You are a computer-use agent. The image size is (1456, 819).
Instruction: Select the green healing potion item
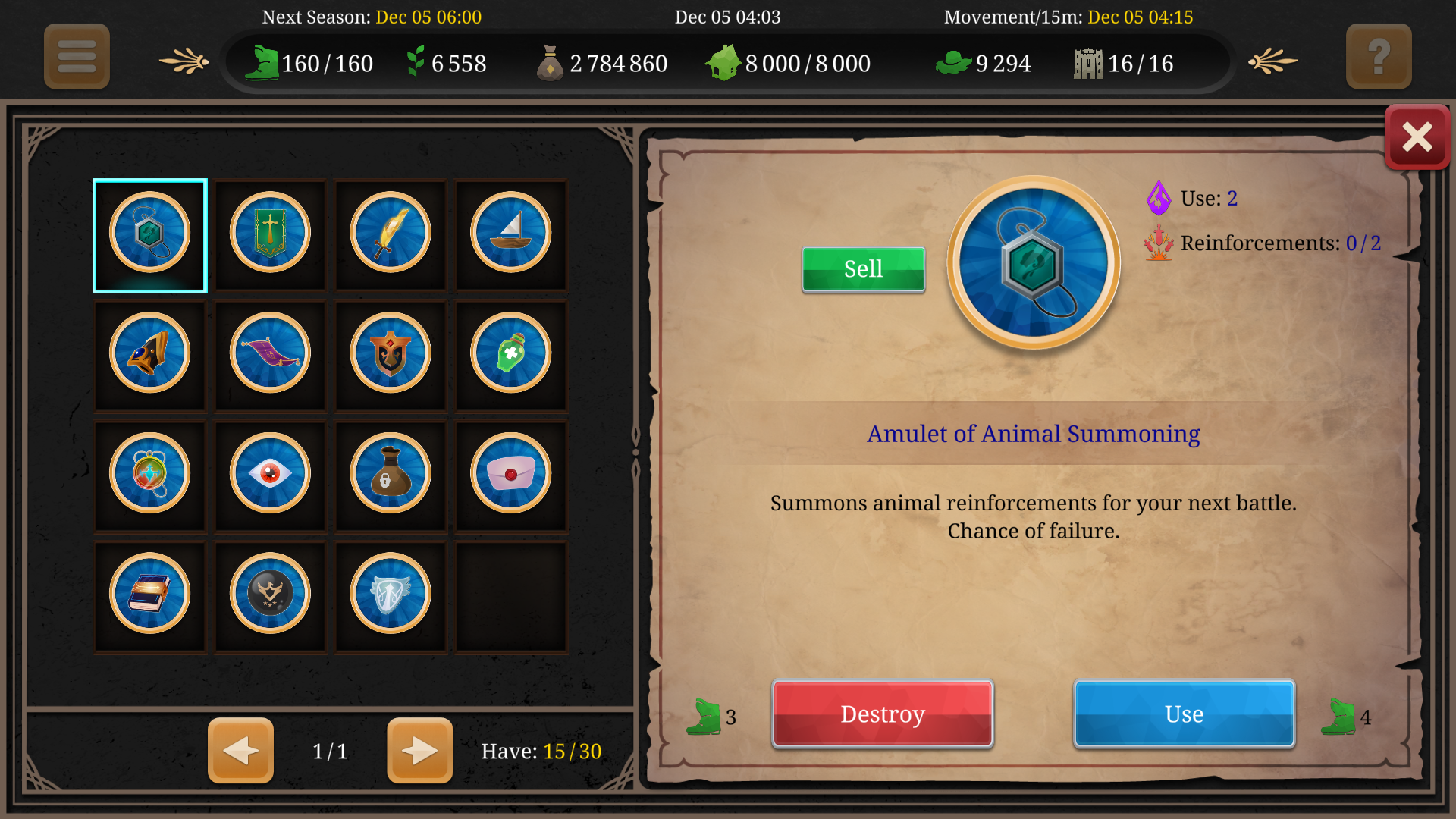click(510, 355)
